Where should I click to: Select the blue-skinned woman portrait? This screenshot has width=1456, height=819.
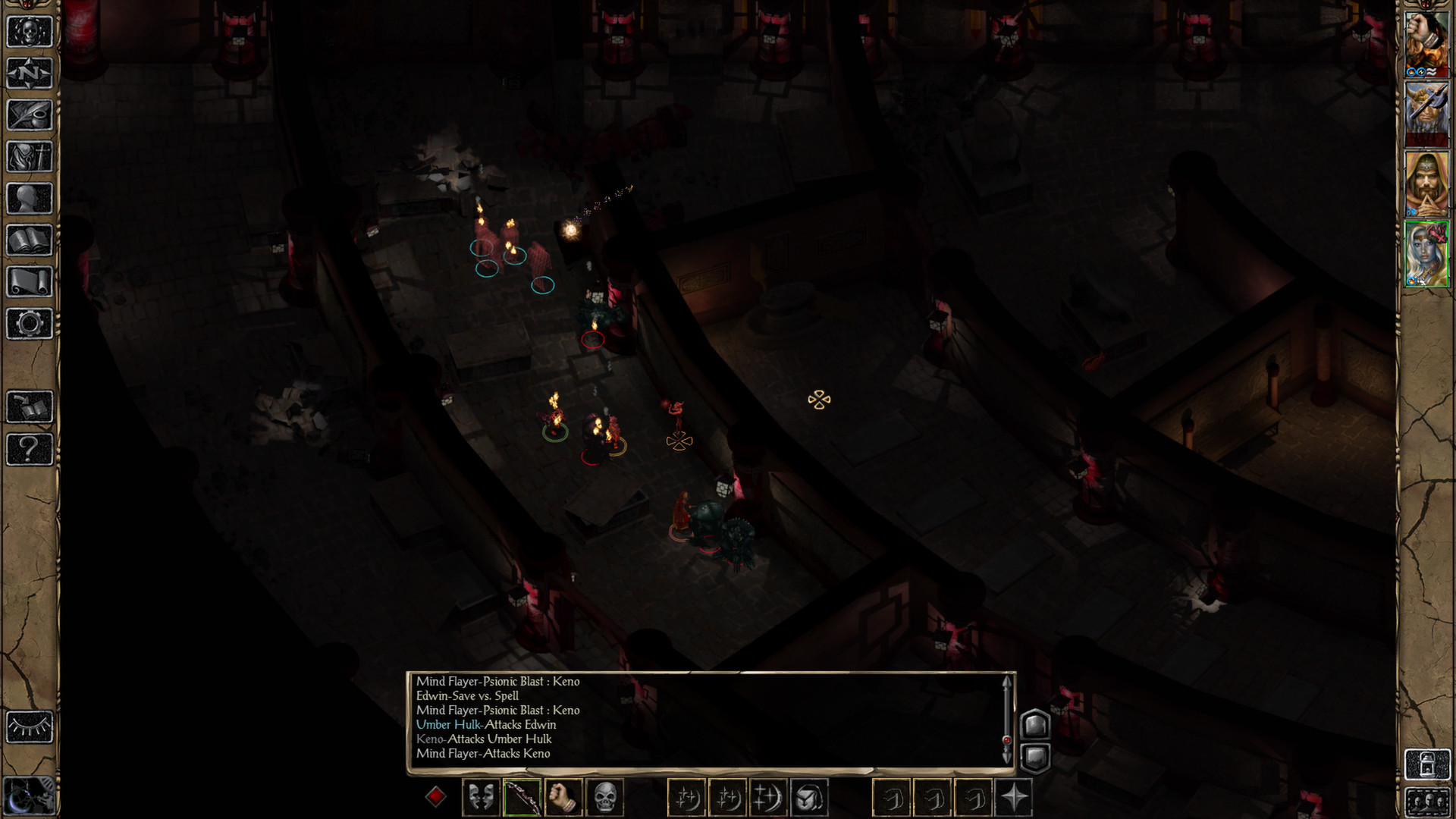coord(1426,254)
